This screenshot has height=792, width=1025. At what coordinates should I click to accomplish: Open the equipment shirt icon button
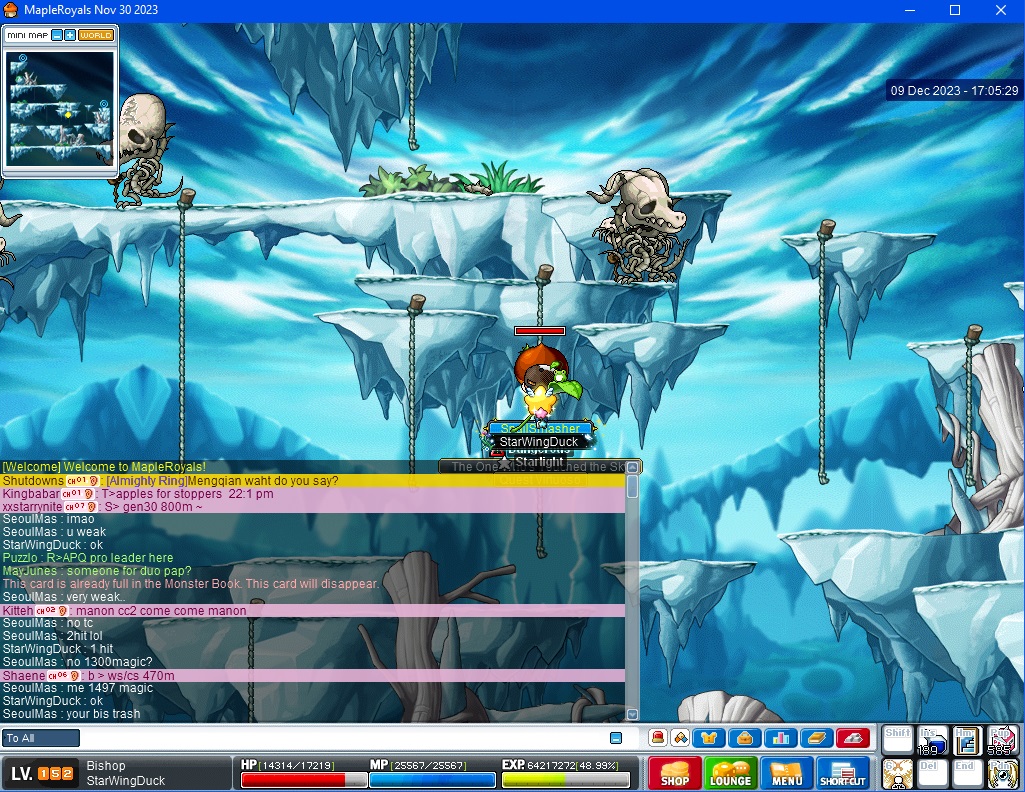coord(709,738)
